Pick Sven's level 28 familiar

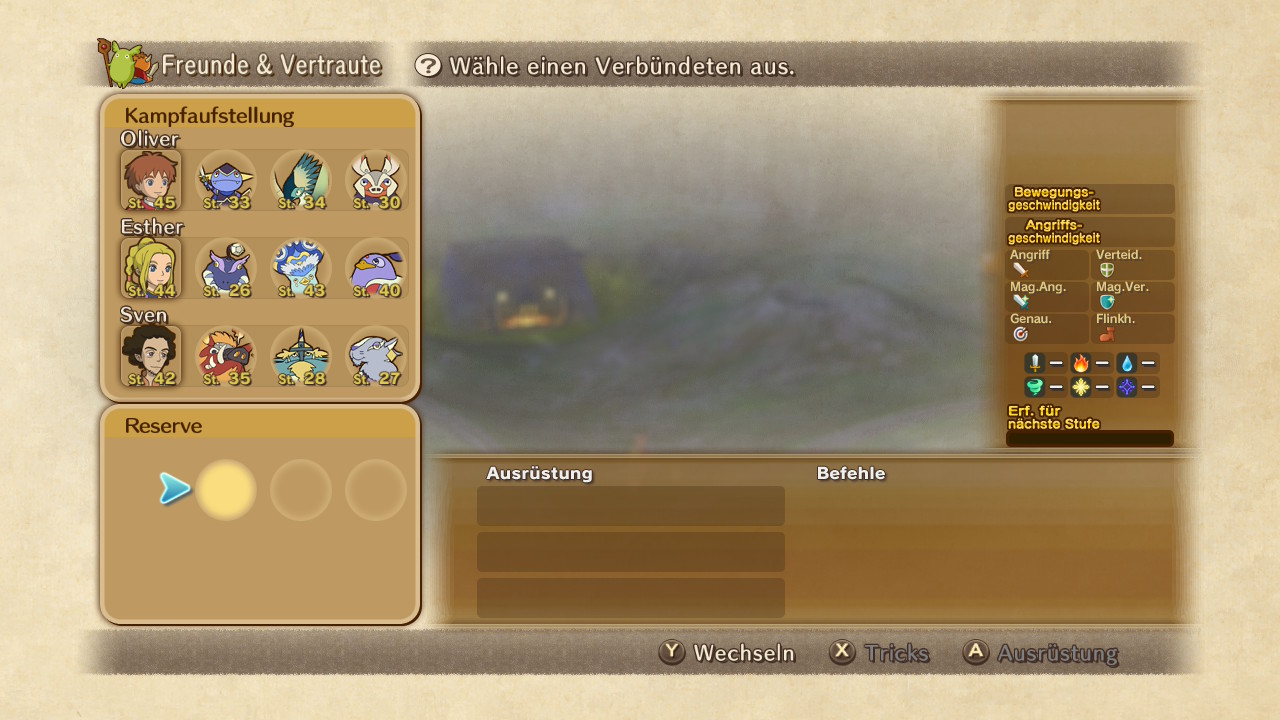301,356
